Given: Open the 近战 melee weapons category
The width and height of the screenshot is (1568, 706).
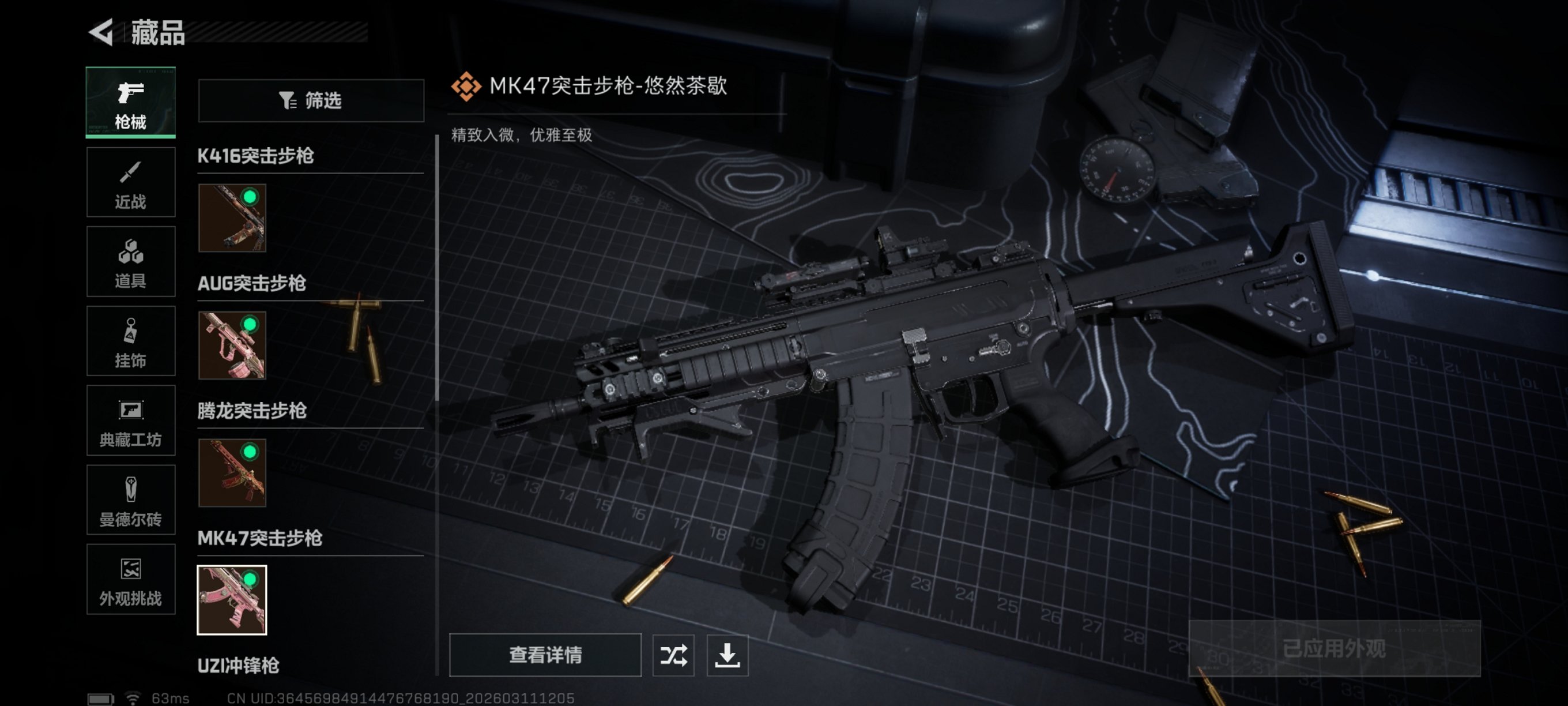Looking at the screenshot, I should (x=130, y=182).
